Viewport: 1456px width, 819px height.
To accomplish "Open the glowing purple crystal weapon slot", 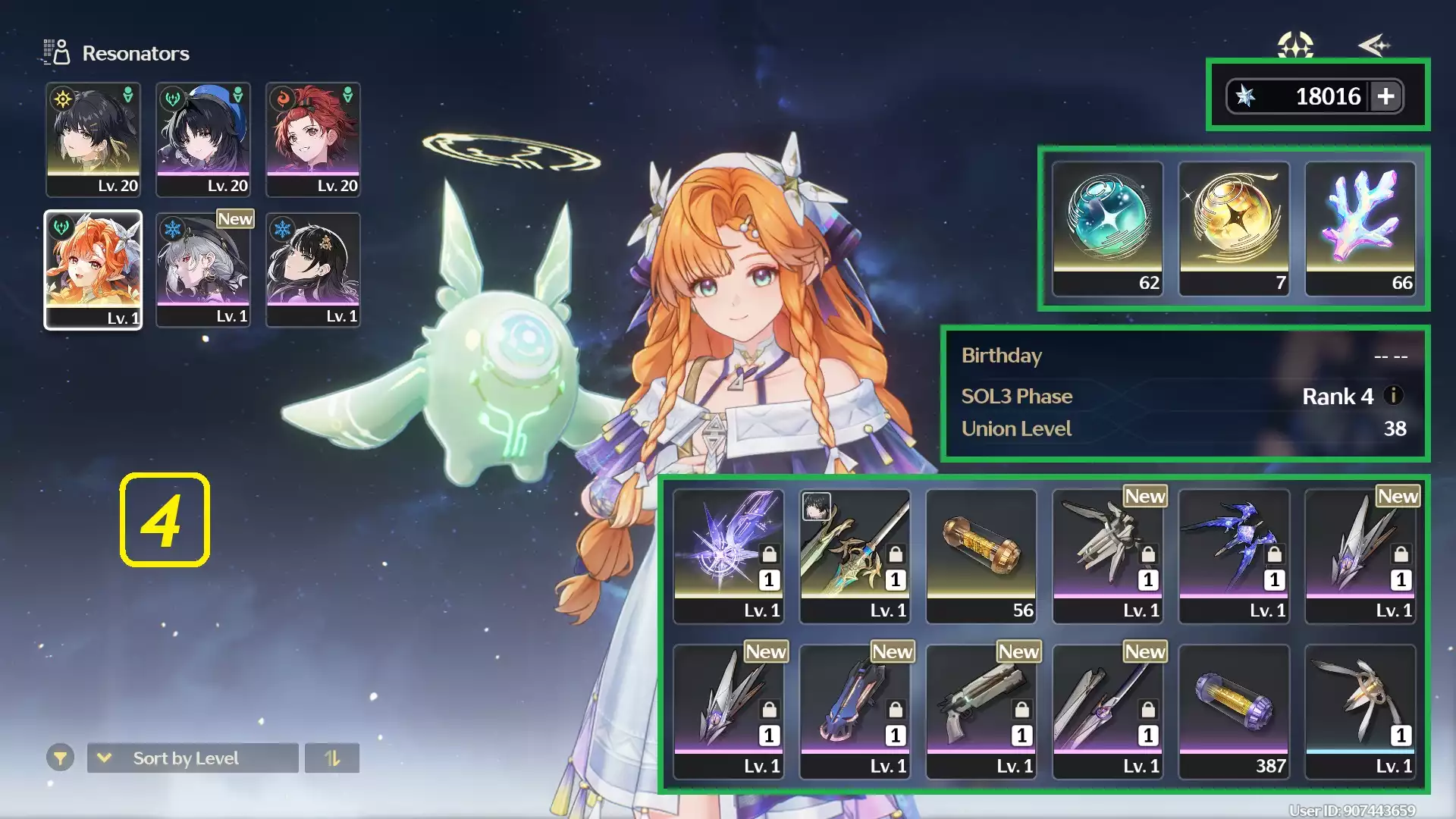I will point(728,555).
